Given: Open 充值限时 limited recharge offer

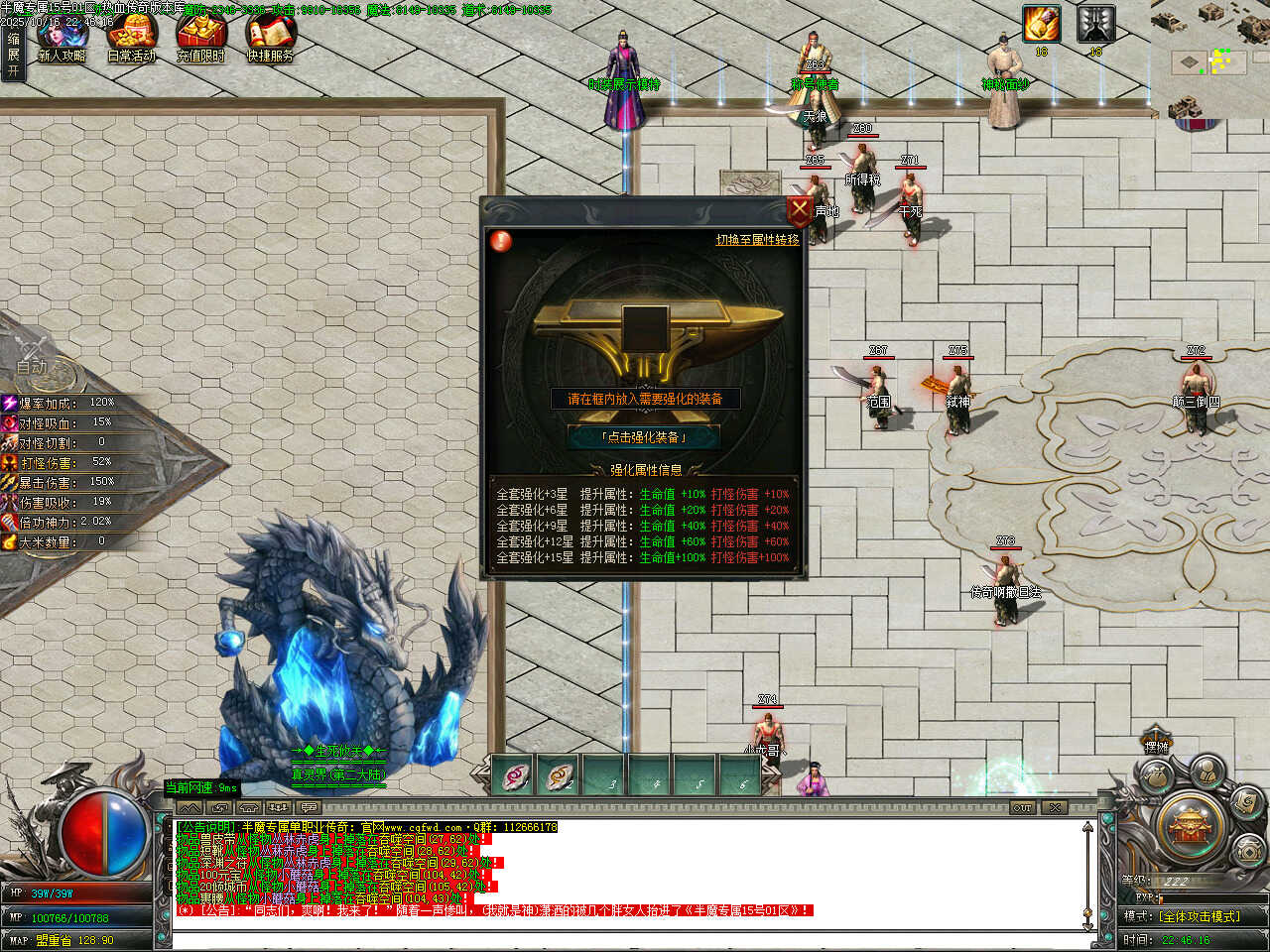Looking at the screenshot, I should pyautogui.click(x=200, y=40).
